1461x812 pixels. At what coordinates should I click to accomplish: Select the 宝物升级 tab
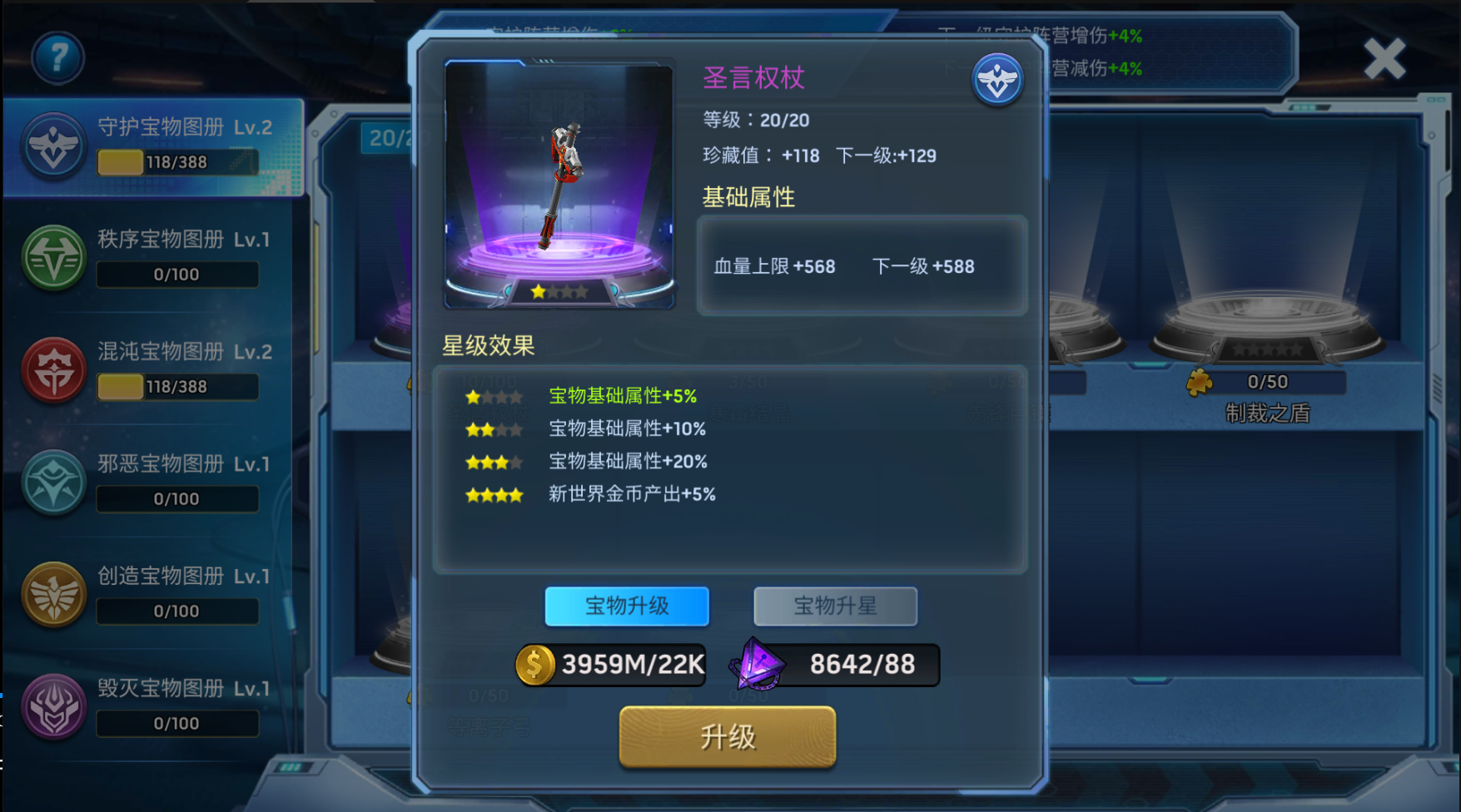pos(627,606)
